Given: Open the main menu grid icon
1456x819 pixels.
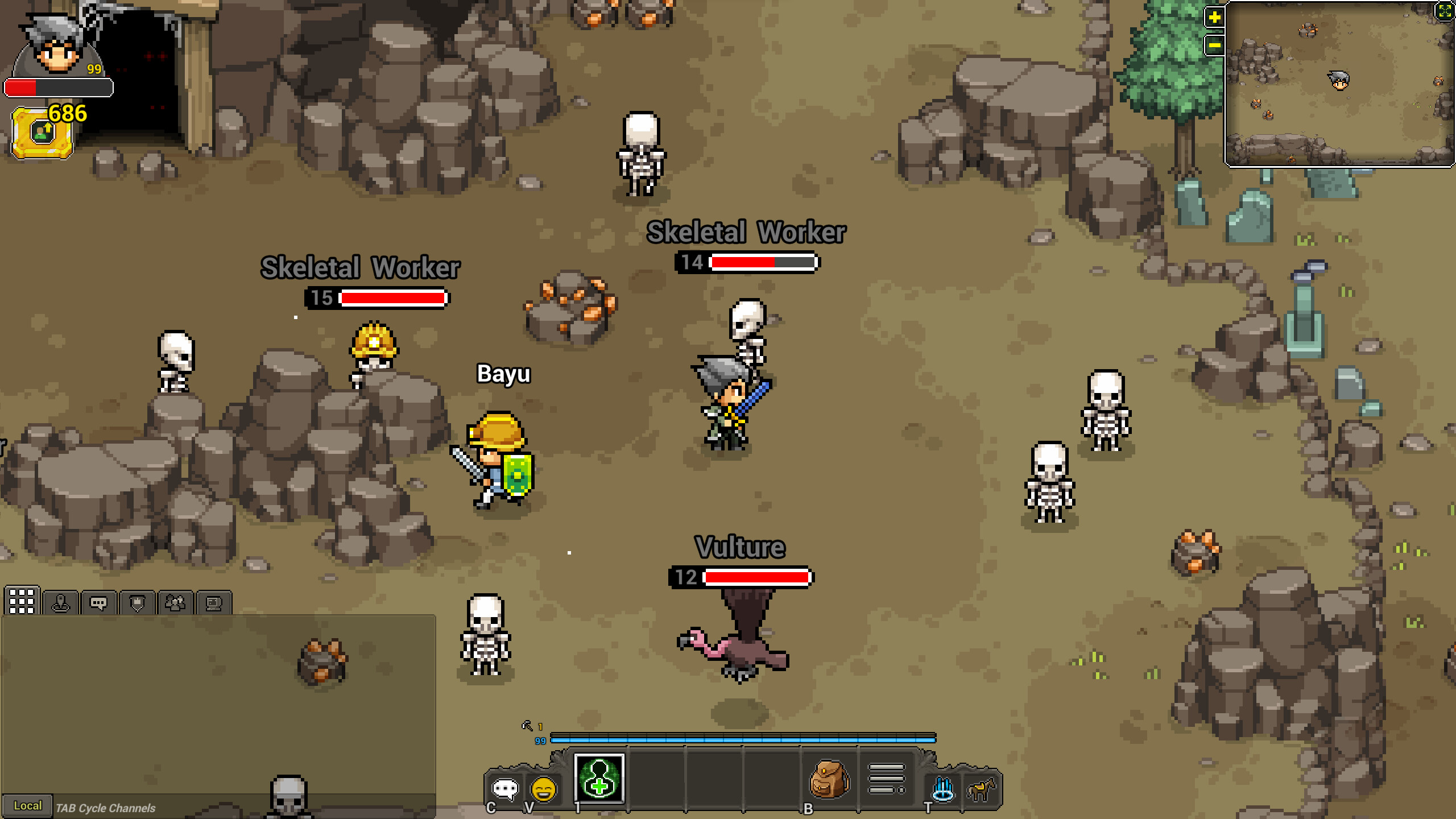Looking at the screenshot, I should click(22, 601).
